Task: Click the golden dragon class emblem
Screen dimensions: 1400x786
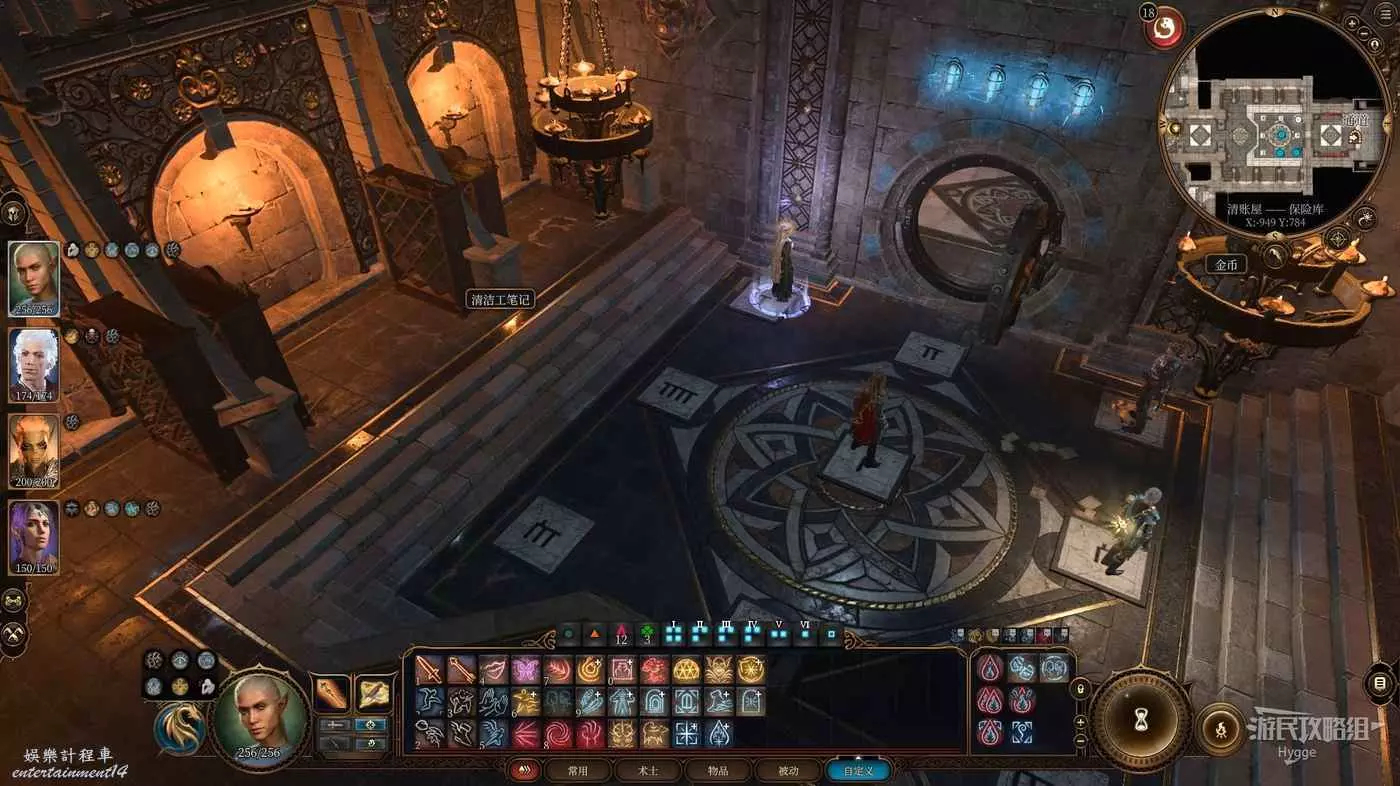Action: [180, 729]
